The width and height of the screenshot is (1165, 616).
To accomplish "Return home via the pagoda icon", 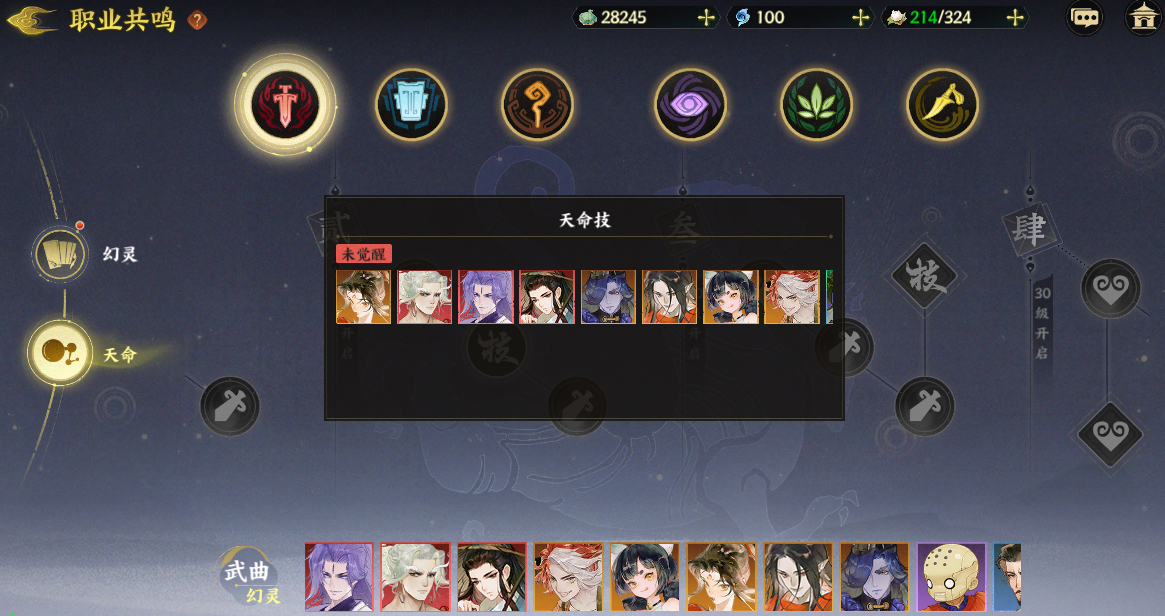I will coord(1143,18).
